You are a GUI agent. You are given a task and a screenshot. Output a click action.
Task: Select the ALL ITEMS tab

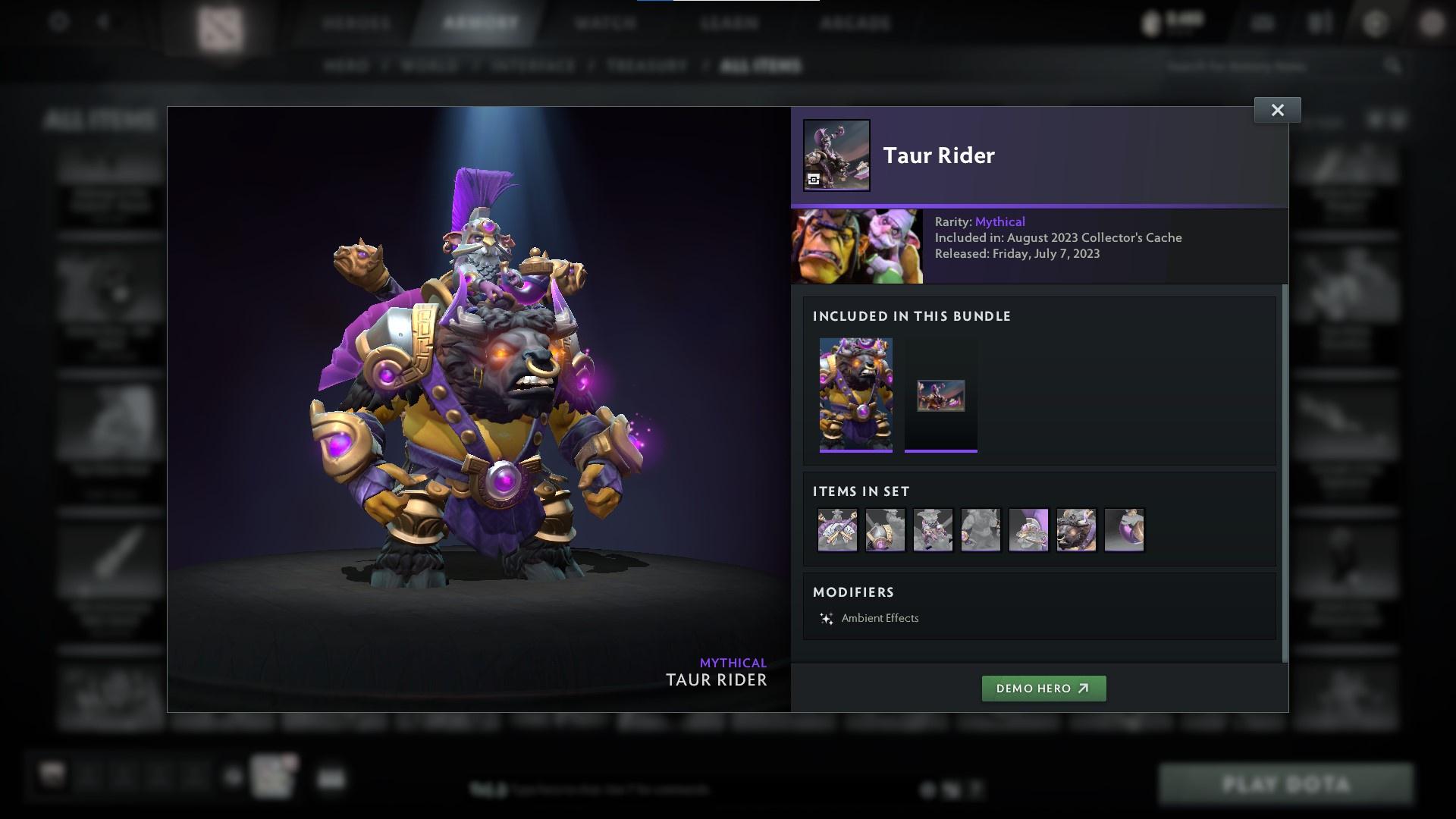tap(761, 66)
